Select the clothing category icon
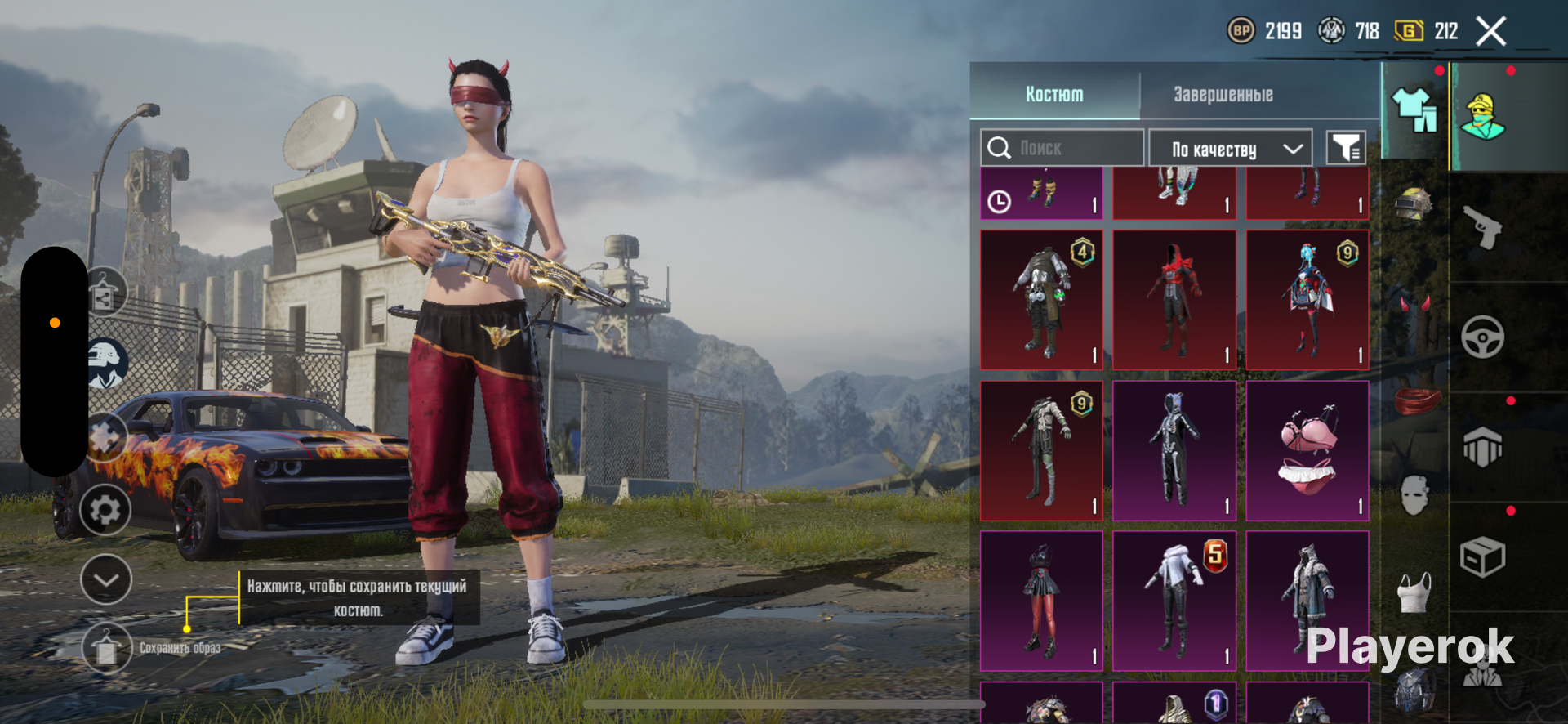Viewport: 1568px width, 724px height. (x=1414, y=110)
